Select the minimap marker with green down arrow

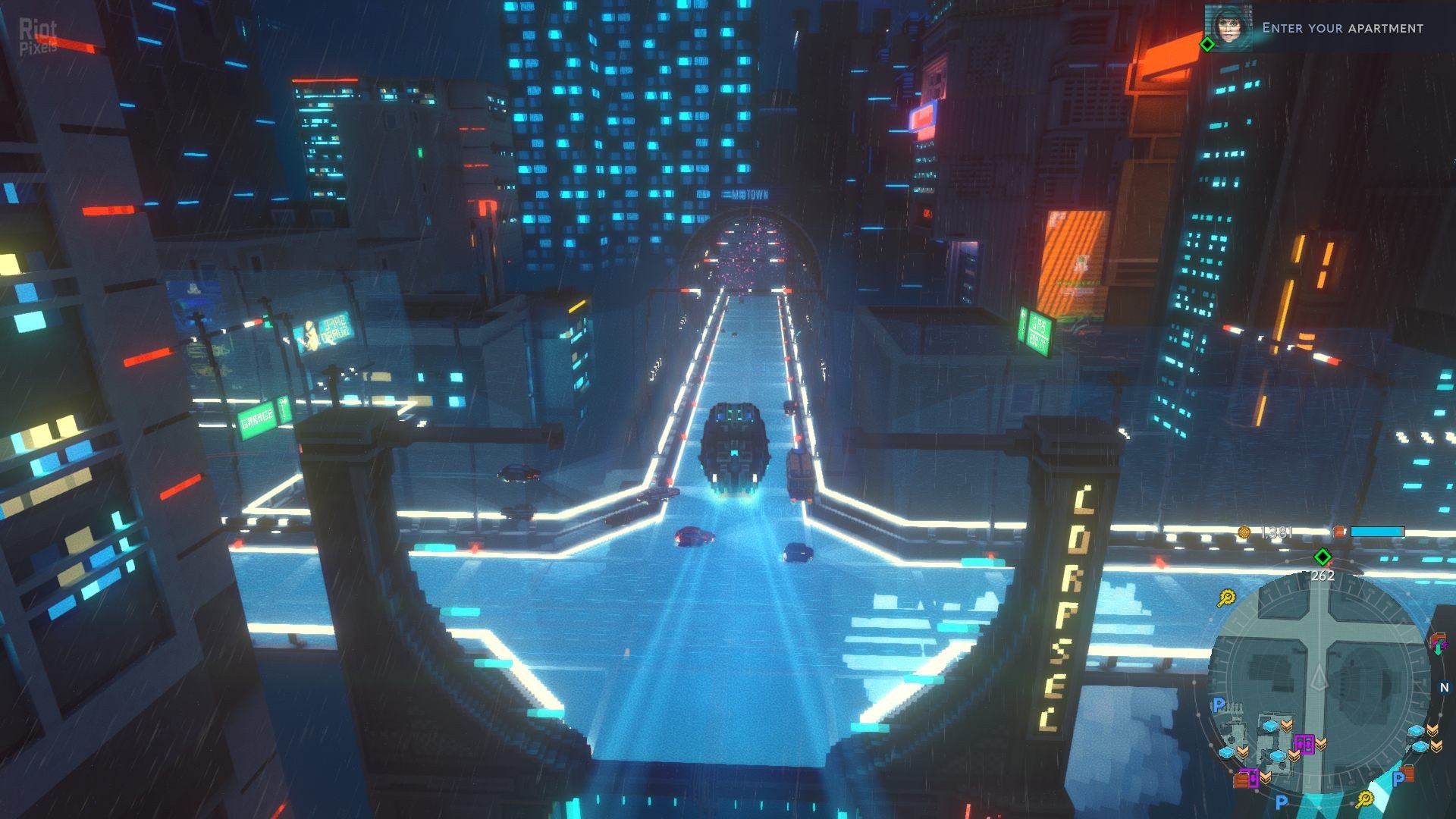click(x=1437, y=645)
